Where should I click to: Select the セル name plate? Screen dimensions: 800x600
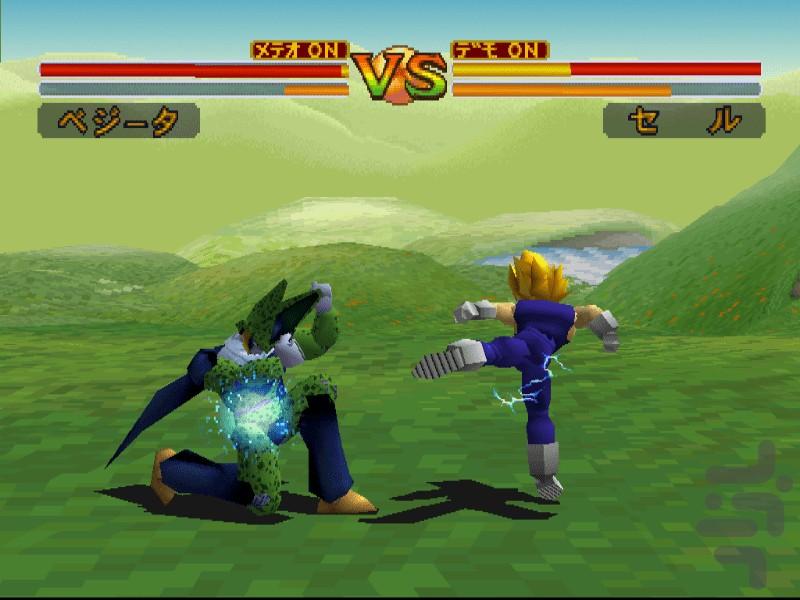pyautogui.click(x=684, y=121)
